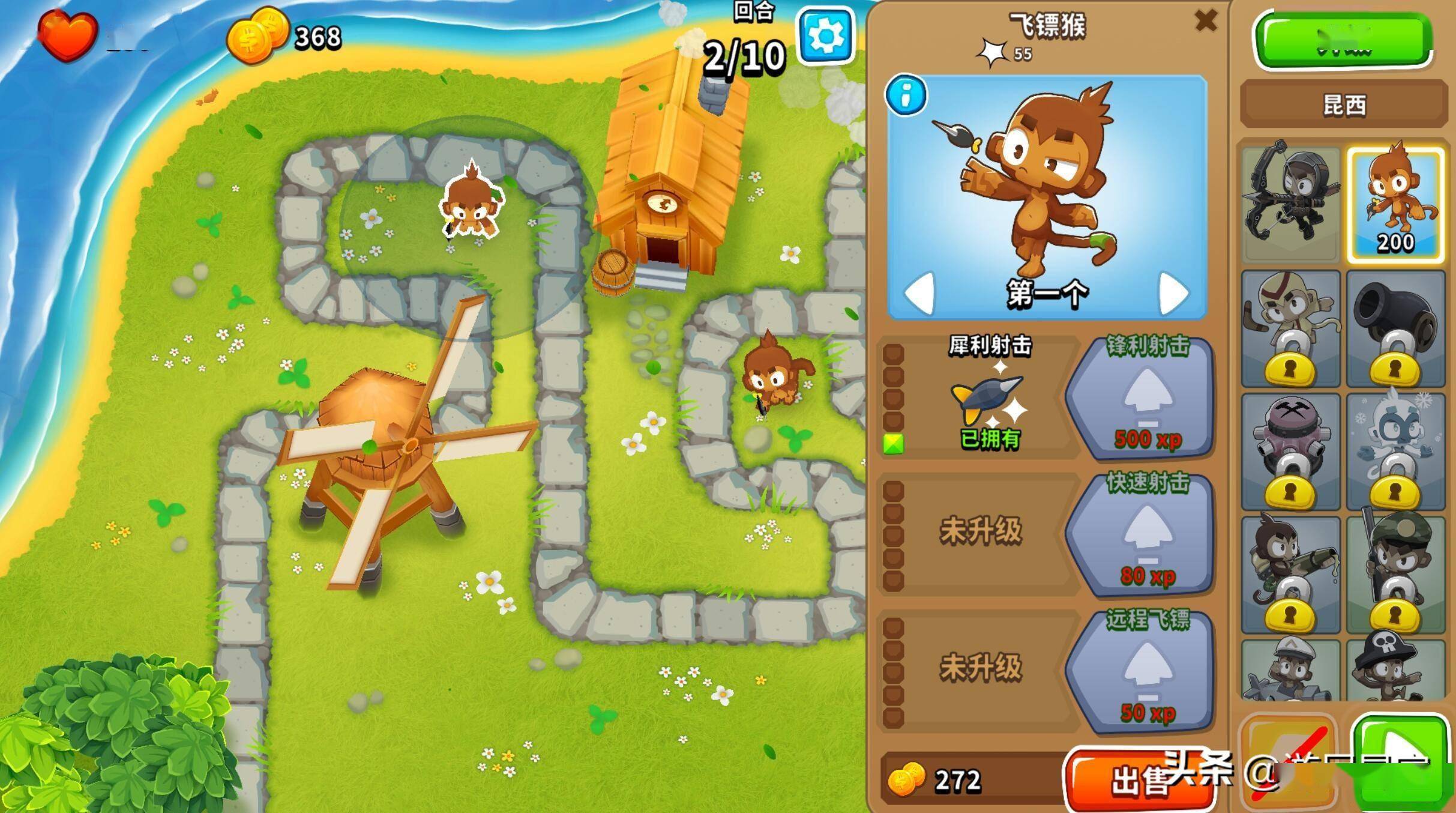The width and height of the screenshot is (1456, 813).
Task: Switch targeting with the left white arrow
Action: (x=919, y=294)
